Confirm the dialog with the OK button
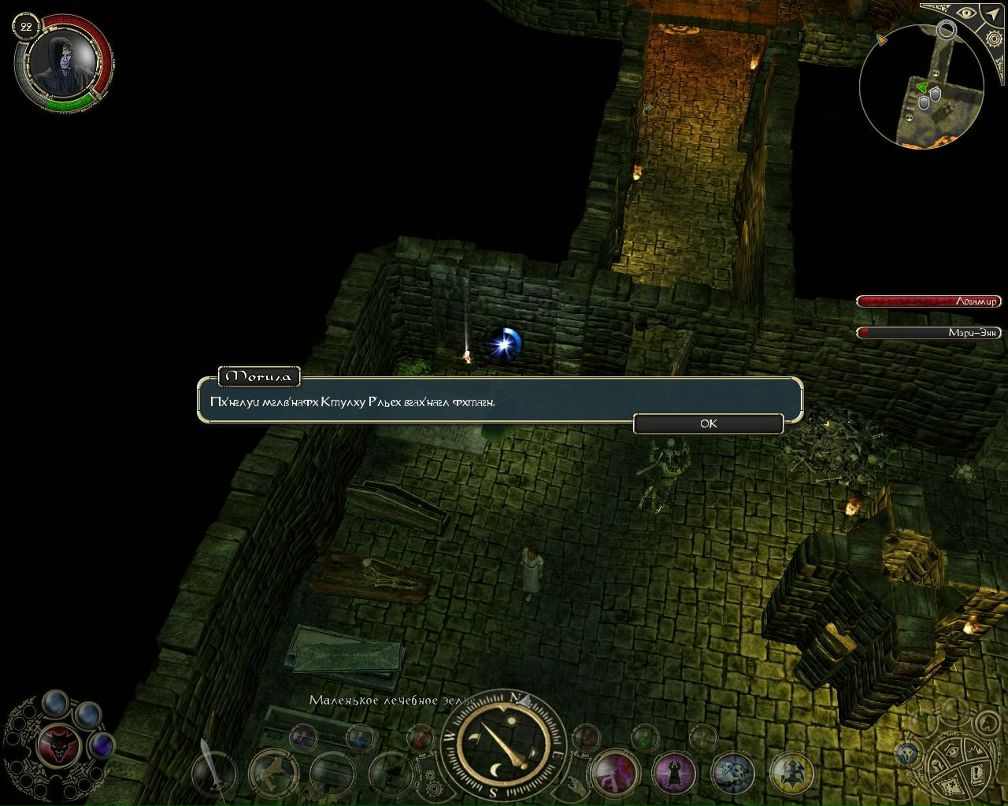 point(708,423)
